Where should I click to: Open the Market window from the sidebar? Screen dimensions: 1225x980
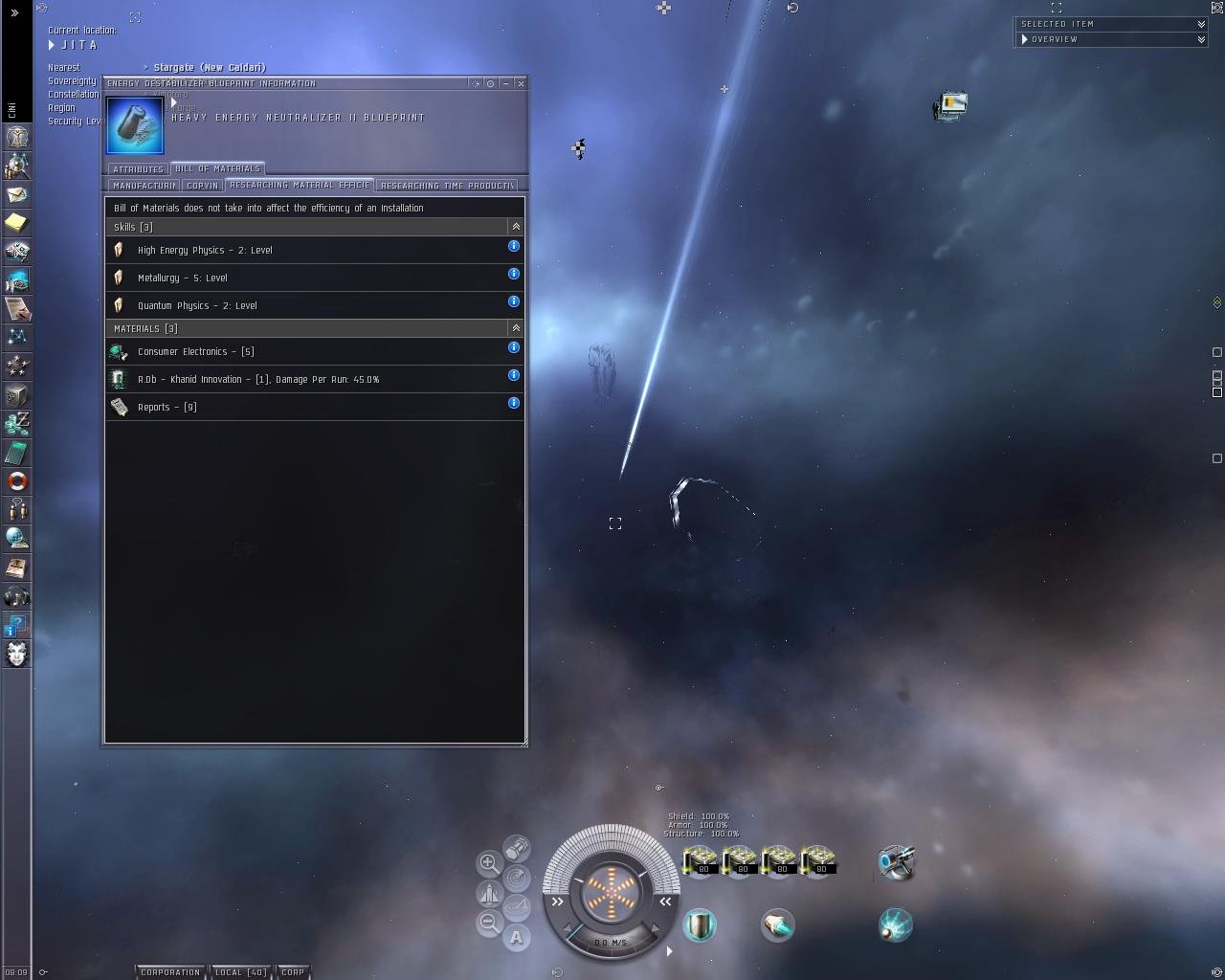click(16, 280)
